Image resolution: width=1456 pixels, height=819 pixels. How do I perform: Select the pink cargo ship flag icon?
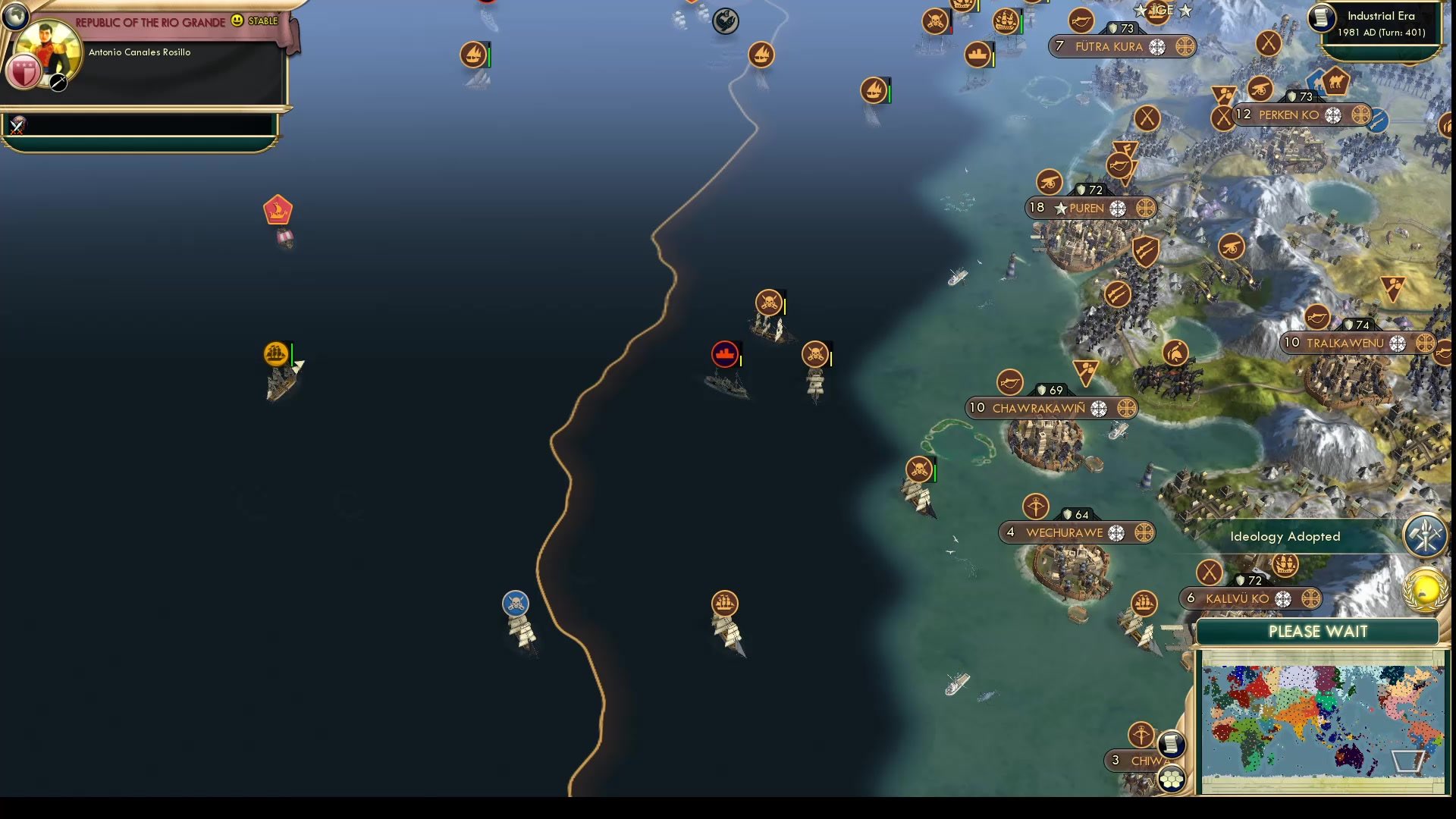[279, 210]
